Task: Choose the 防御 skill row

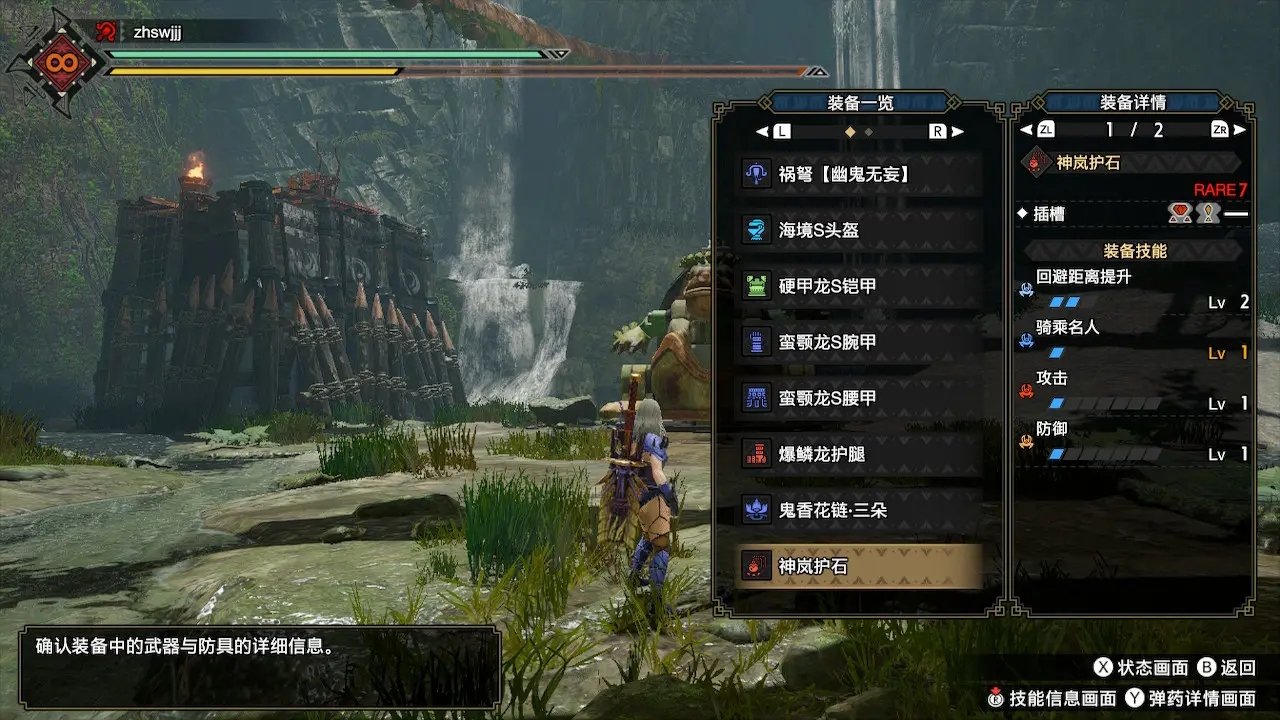Action: pyautogui.click(x=1133, y=442)
